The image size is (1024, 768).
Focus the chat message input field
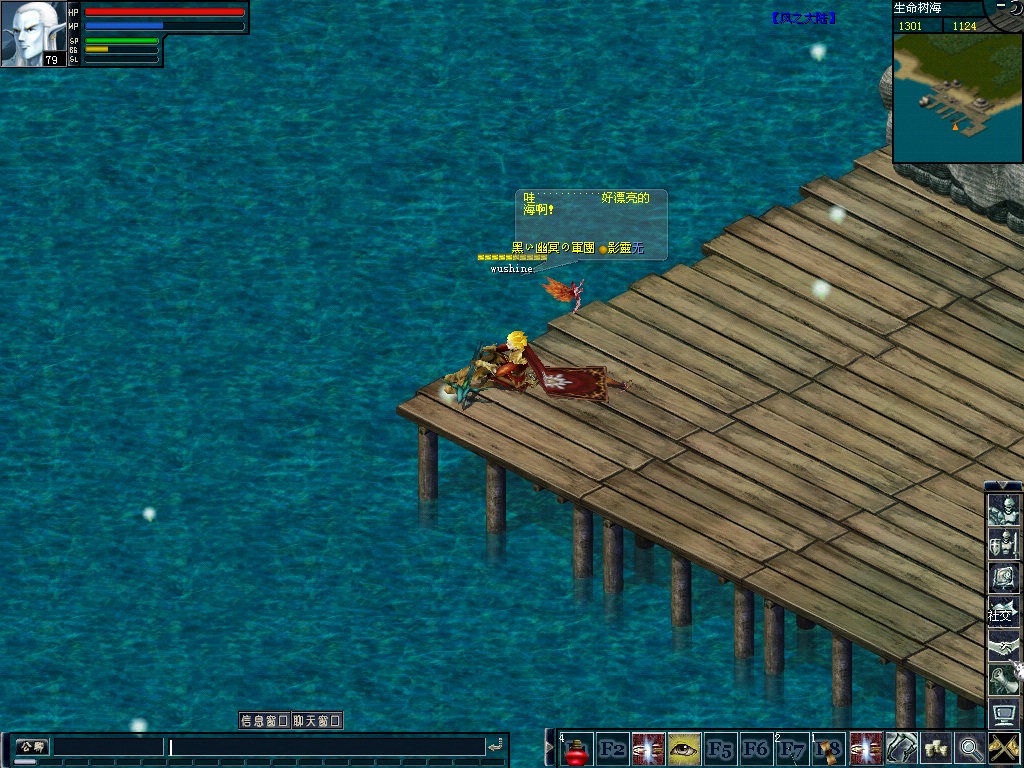[326, 747]
